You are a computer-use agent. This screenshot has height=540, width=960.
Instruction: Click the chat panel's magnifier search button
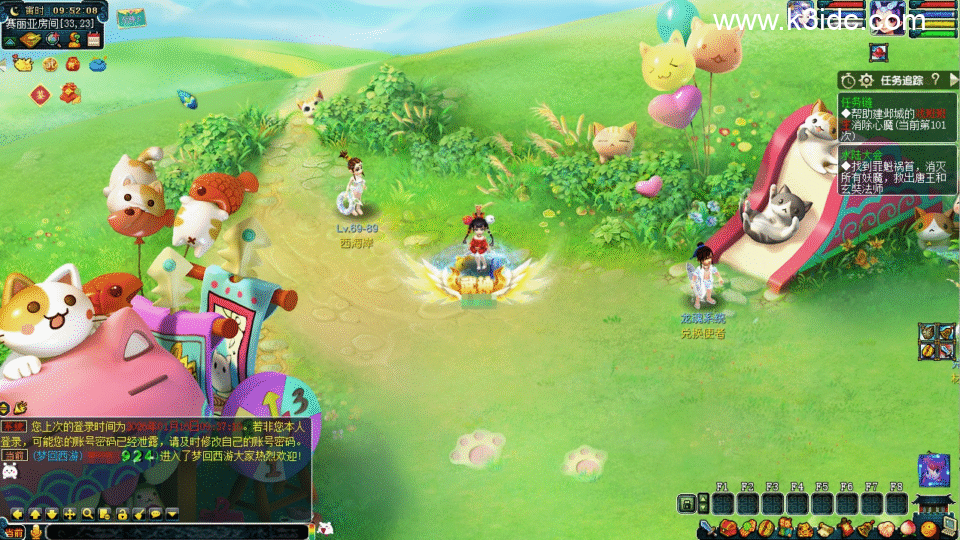88,513
